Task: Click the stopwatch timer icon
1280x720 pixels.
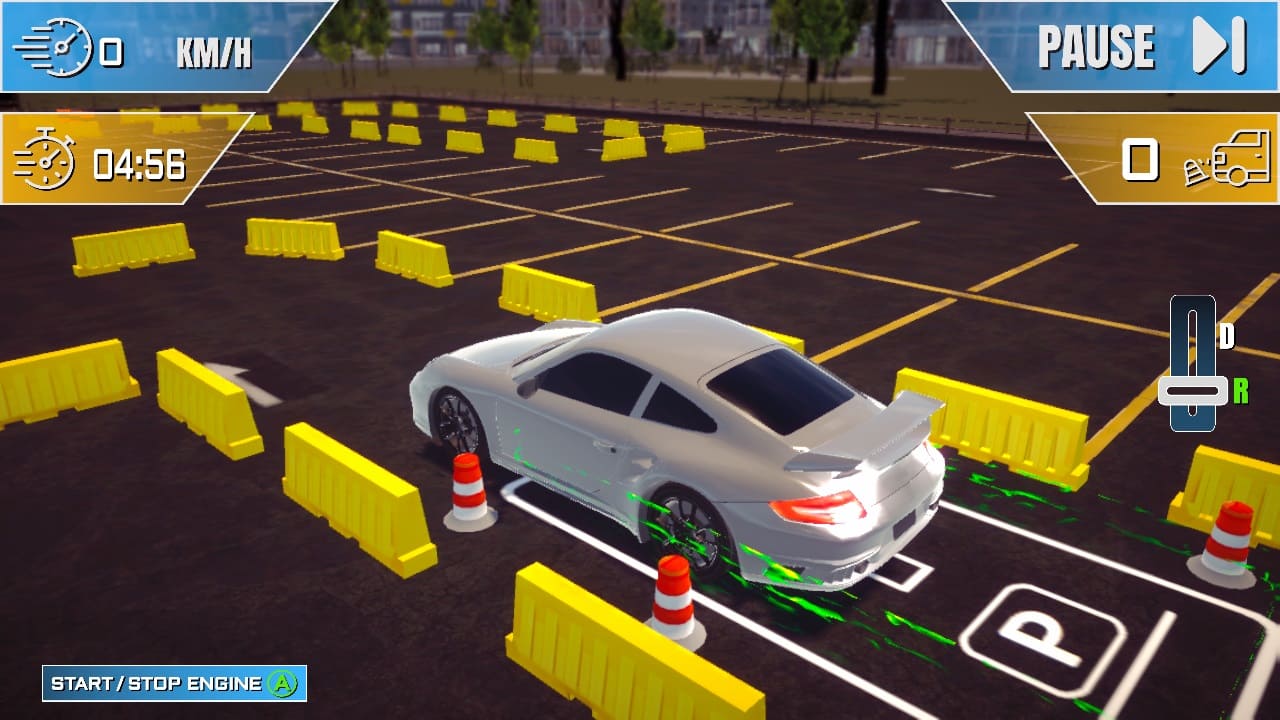Action: pyautogui.click(x=48, y=161)
